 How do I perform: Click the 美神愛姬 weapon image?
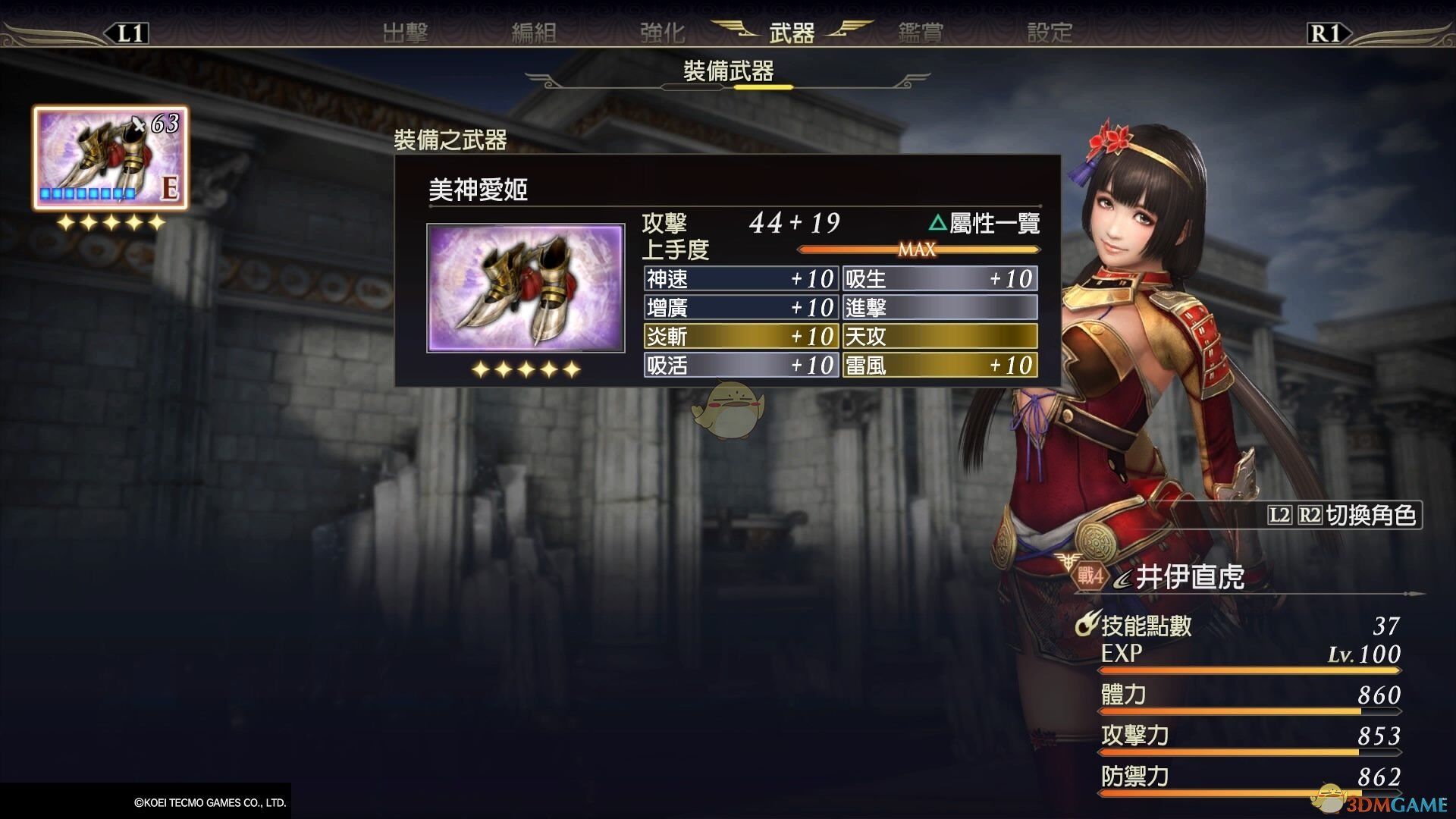pos(526,288)
